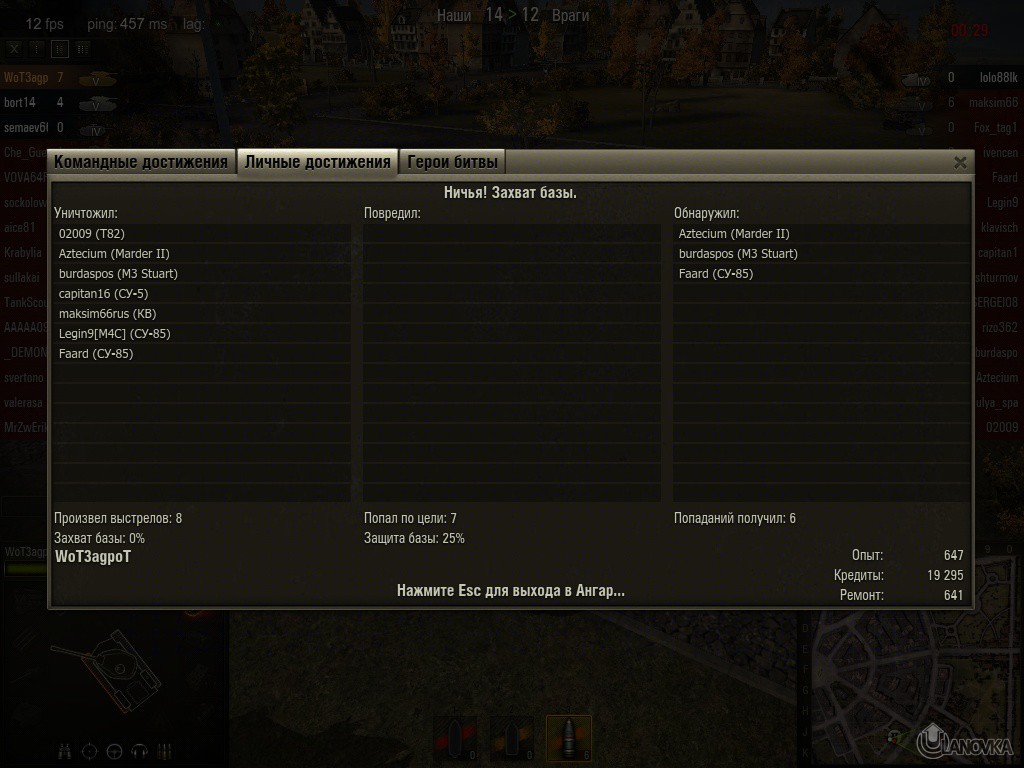Select Legin9[M4C] (СУ-85) row
This screenshot has height=768, width=1024.
tap(115, 334)
